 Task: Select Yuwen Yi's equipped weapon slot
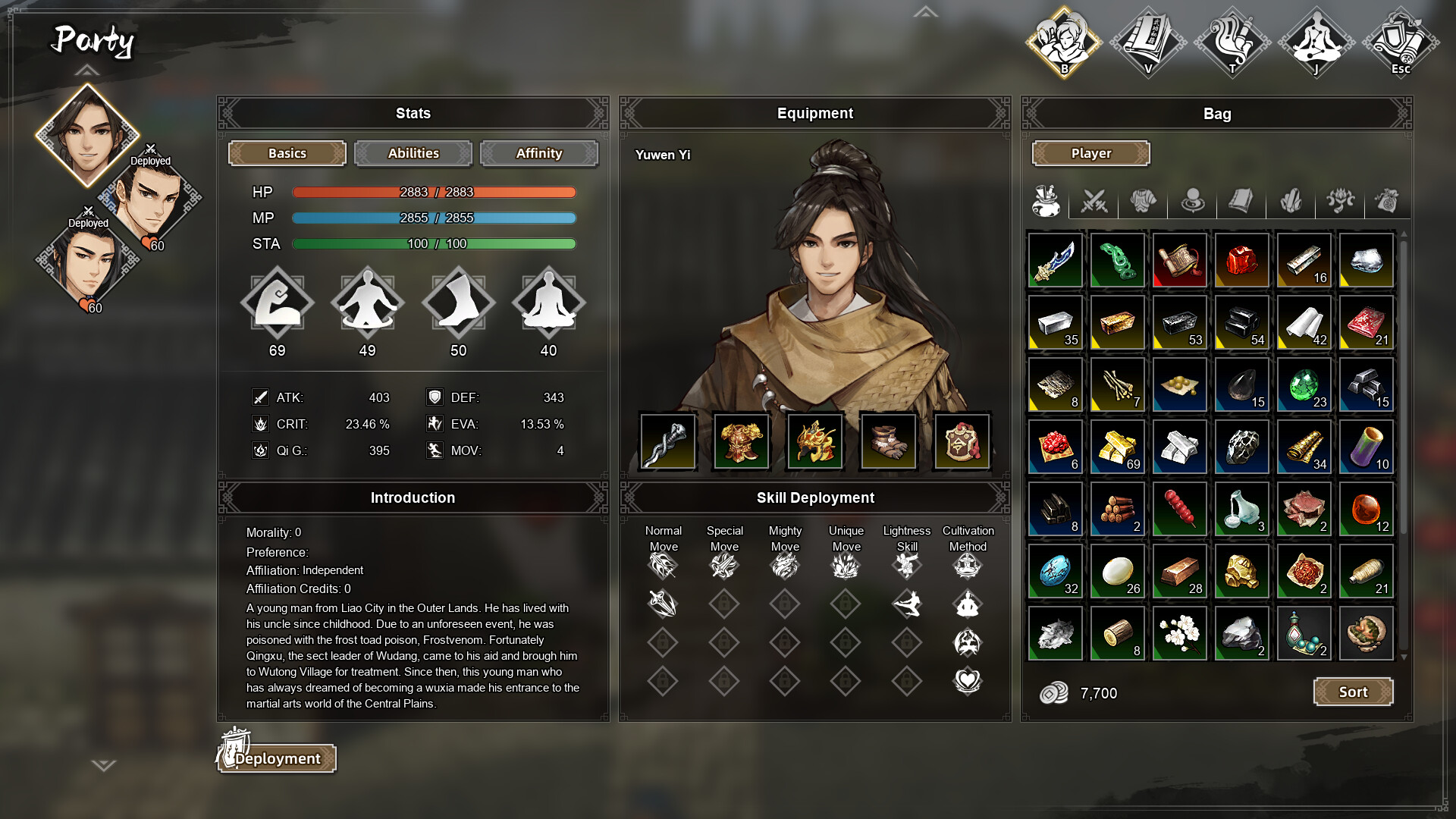(x=667, y=441)
